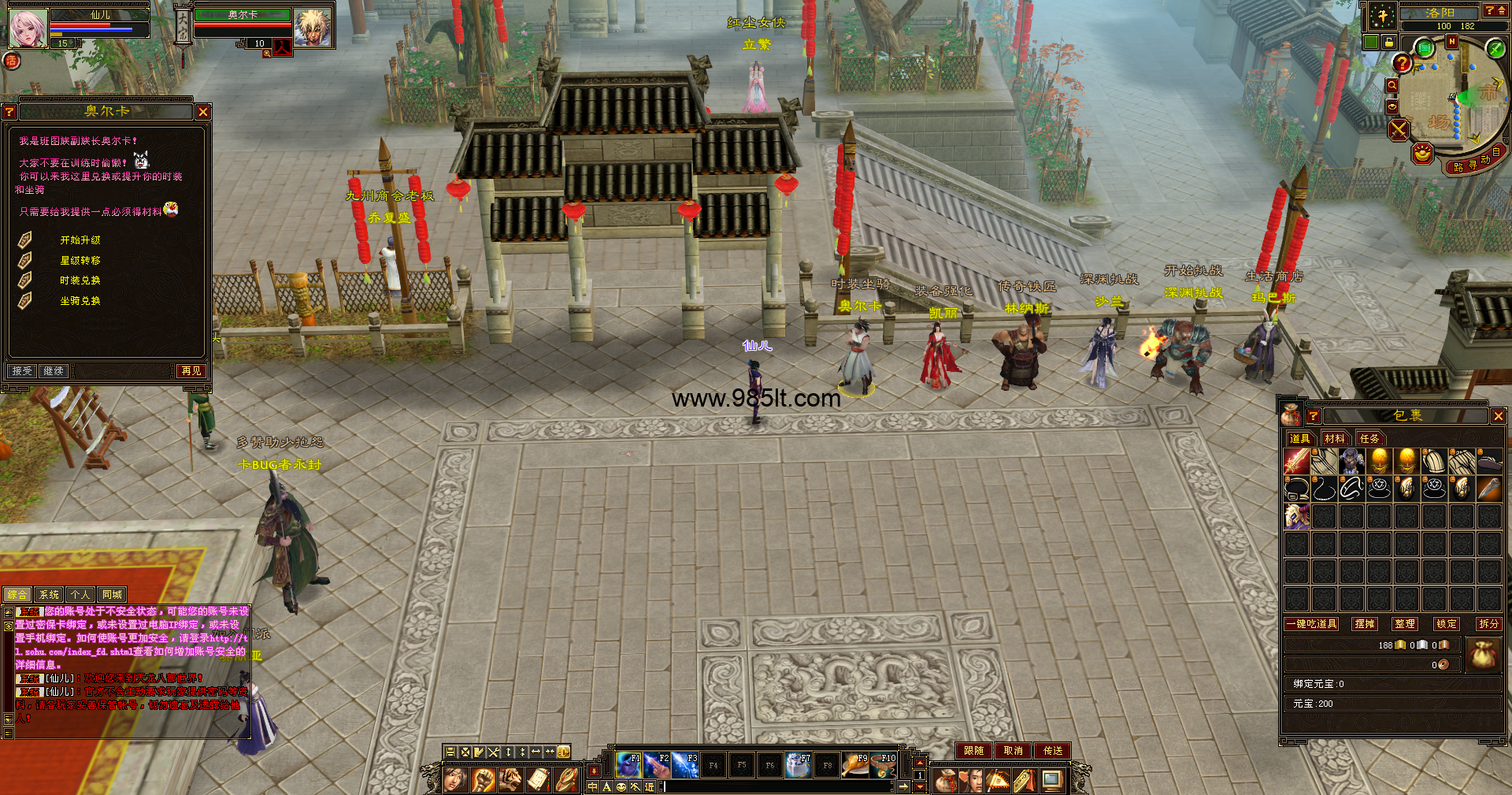
Task: Close the 包裹 inventory window
Action: pyautogui.click(x=1498, y=416)
